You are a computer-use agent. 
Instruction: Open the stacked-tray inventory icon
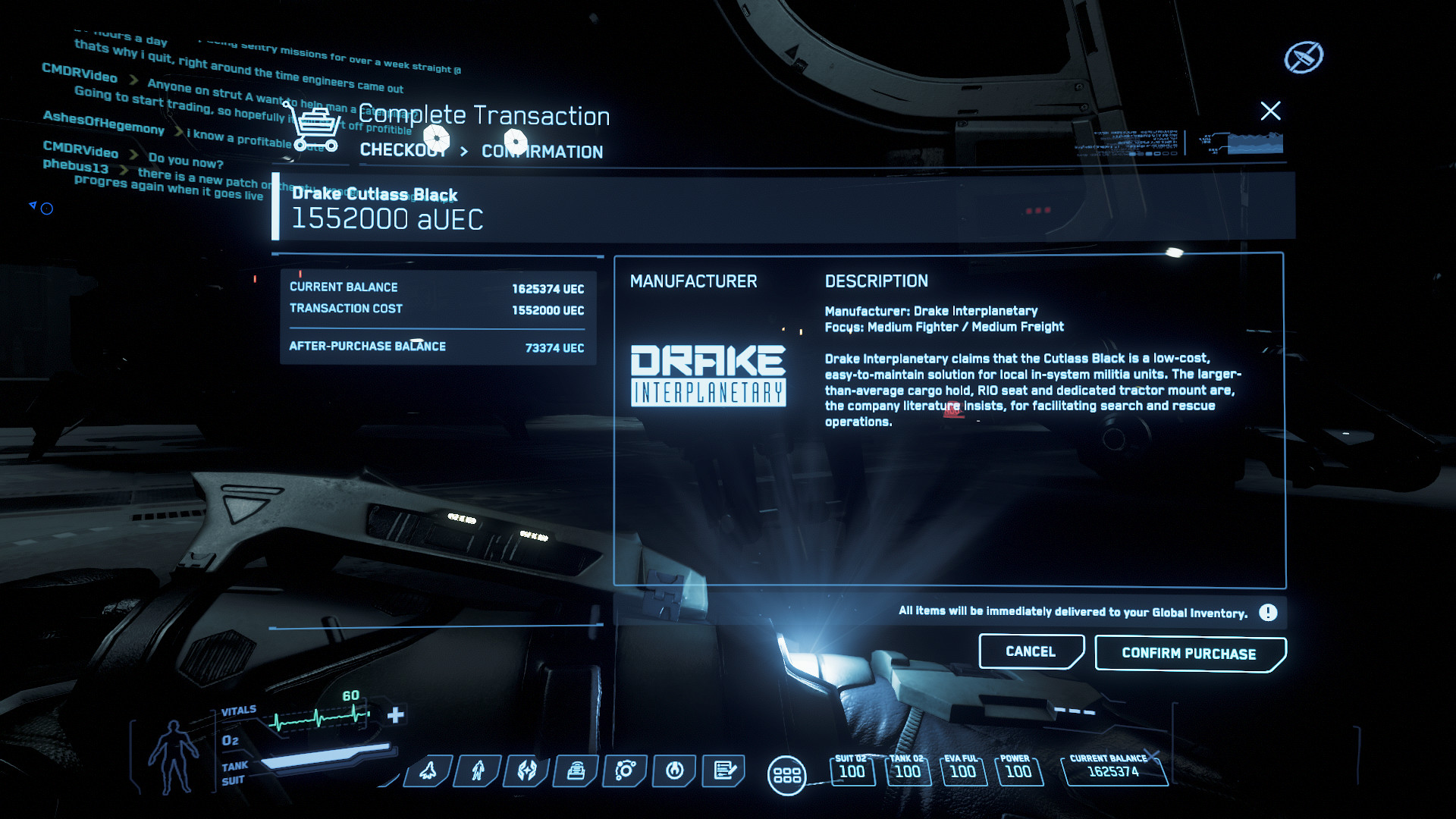click(576, 771)
